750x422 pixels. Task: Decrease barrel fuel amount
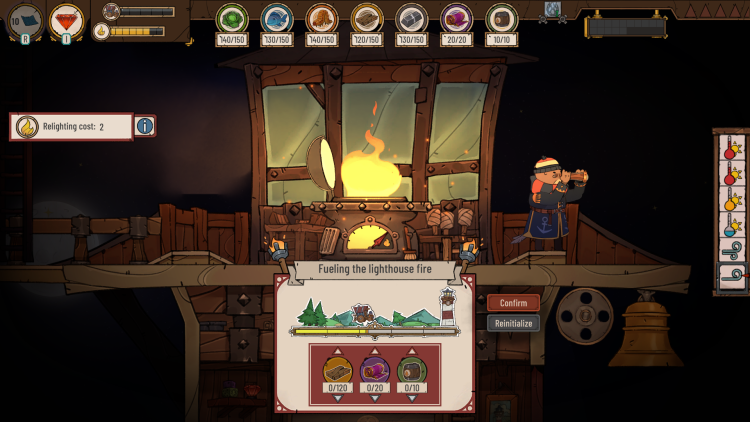[412, 398]
